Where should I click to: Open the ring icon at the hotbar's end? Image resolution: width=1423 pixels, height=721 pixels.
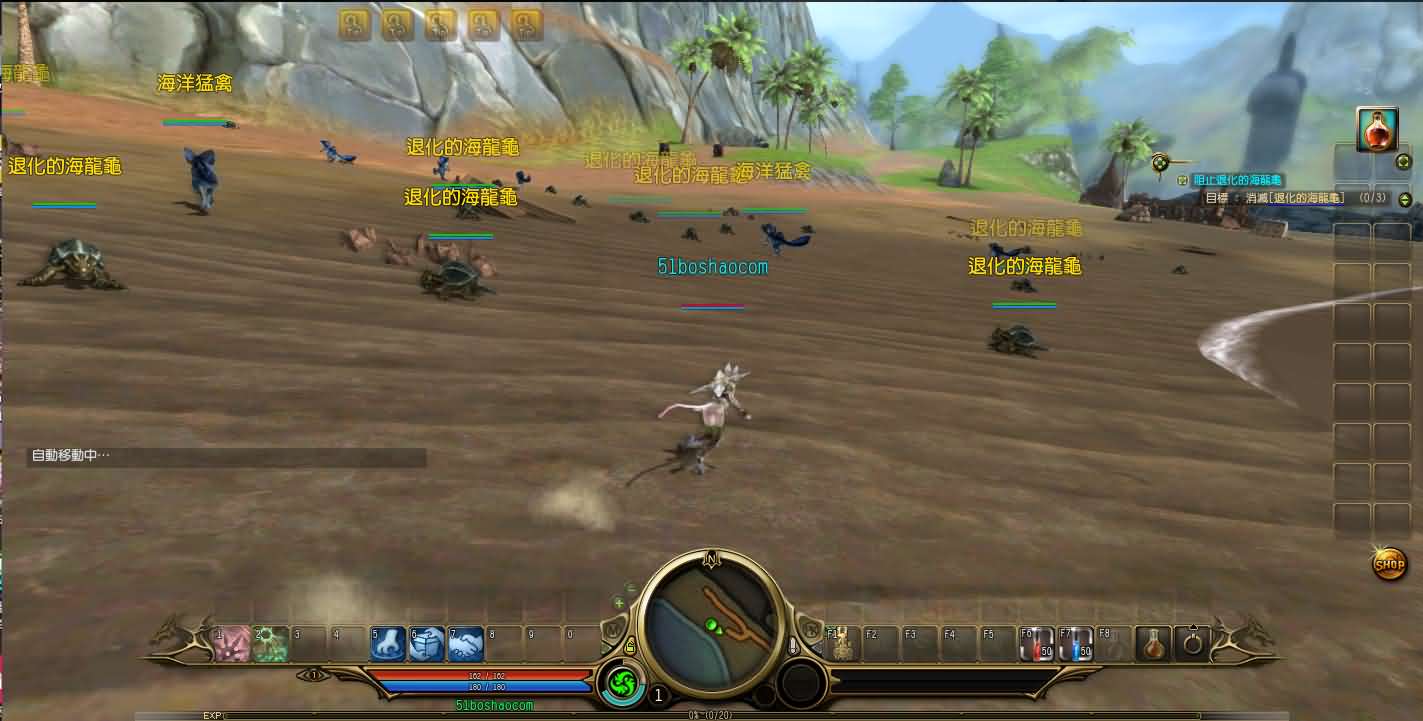[1193, 644]
